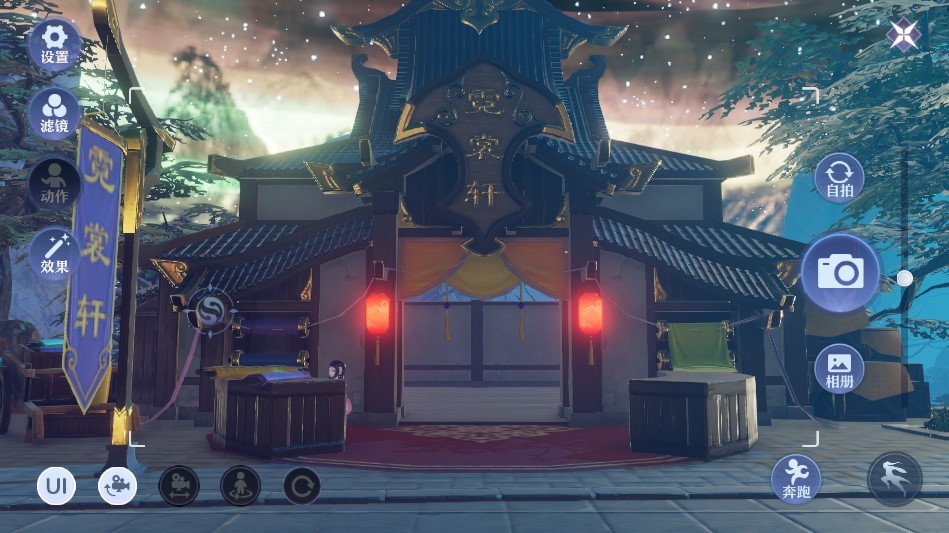The width and height of the screenshot is (949, 533).
Task: Select the camera horizontal pan mode icon
Action: pyautogui.click(x=179, y=486)
